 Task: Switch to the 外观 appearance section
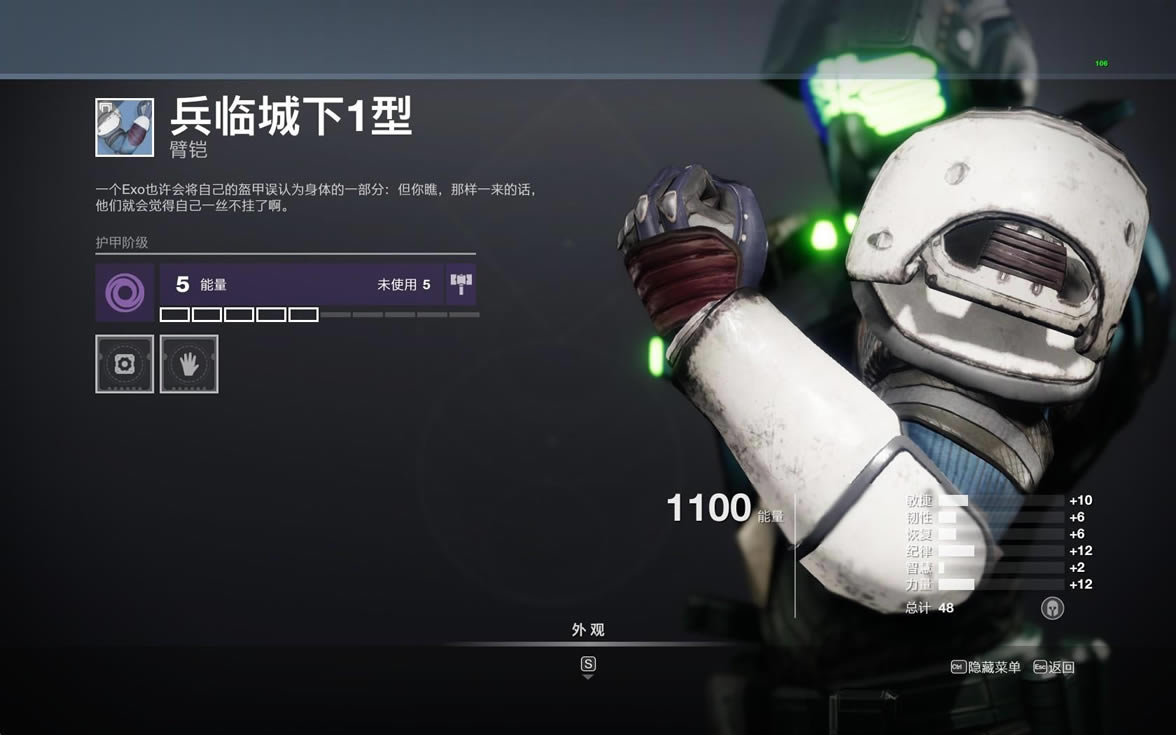click(x=588, y=631)
